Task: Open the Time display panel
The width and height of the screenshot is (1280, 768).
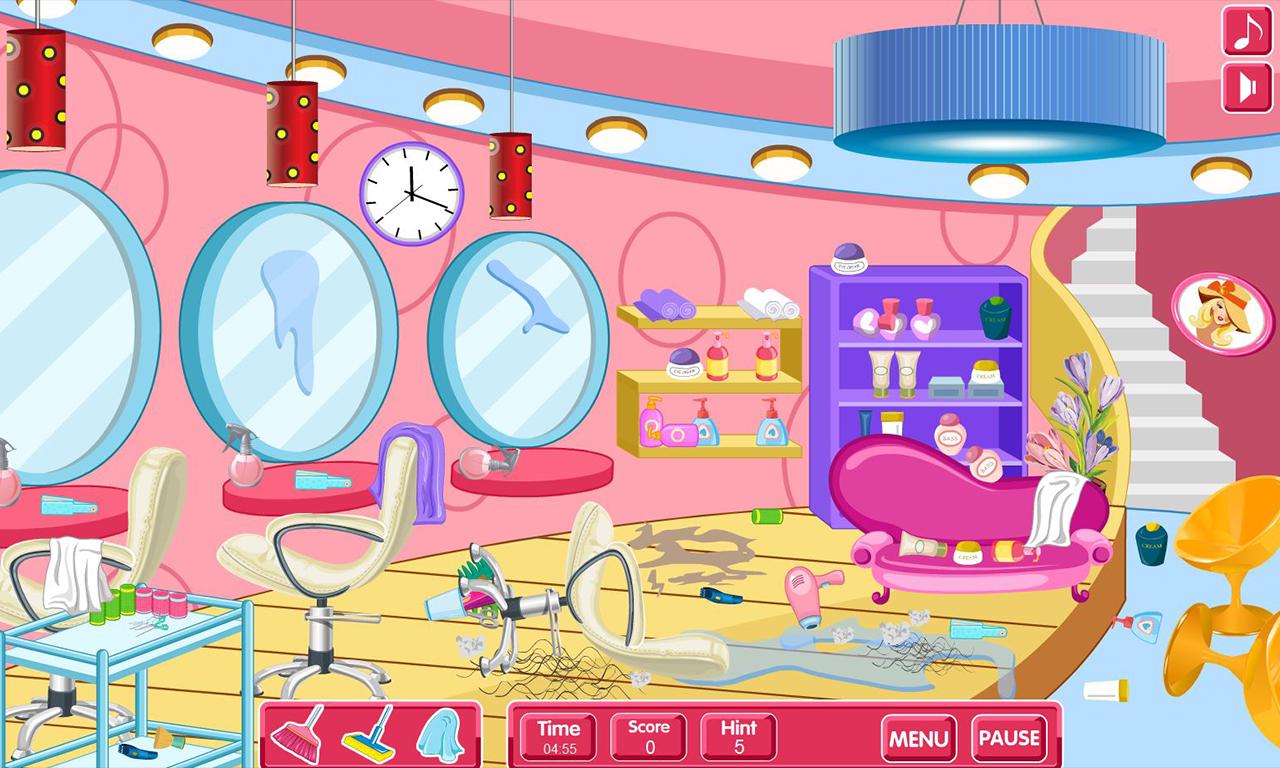Action: pyautogui.click(x=558, y=738)
